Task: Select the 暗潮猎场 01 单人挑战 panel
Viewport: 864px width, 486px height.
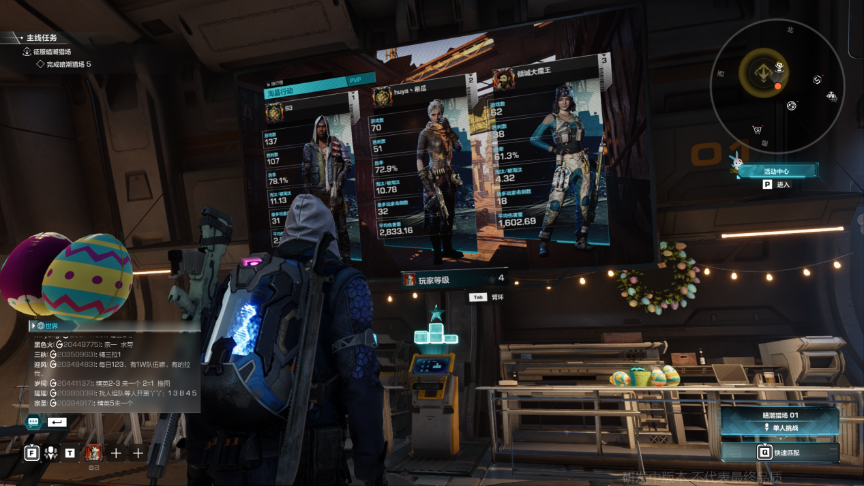Action: (x=780, y=420)
